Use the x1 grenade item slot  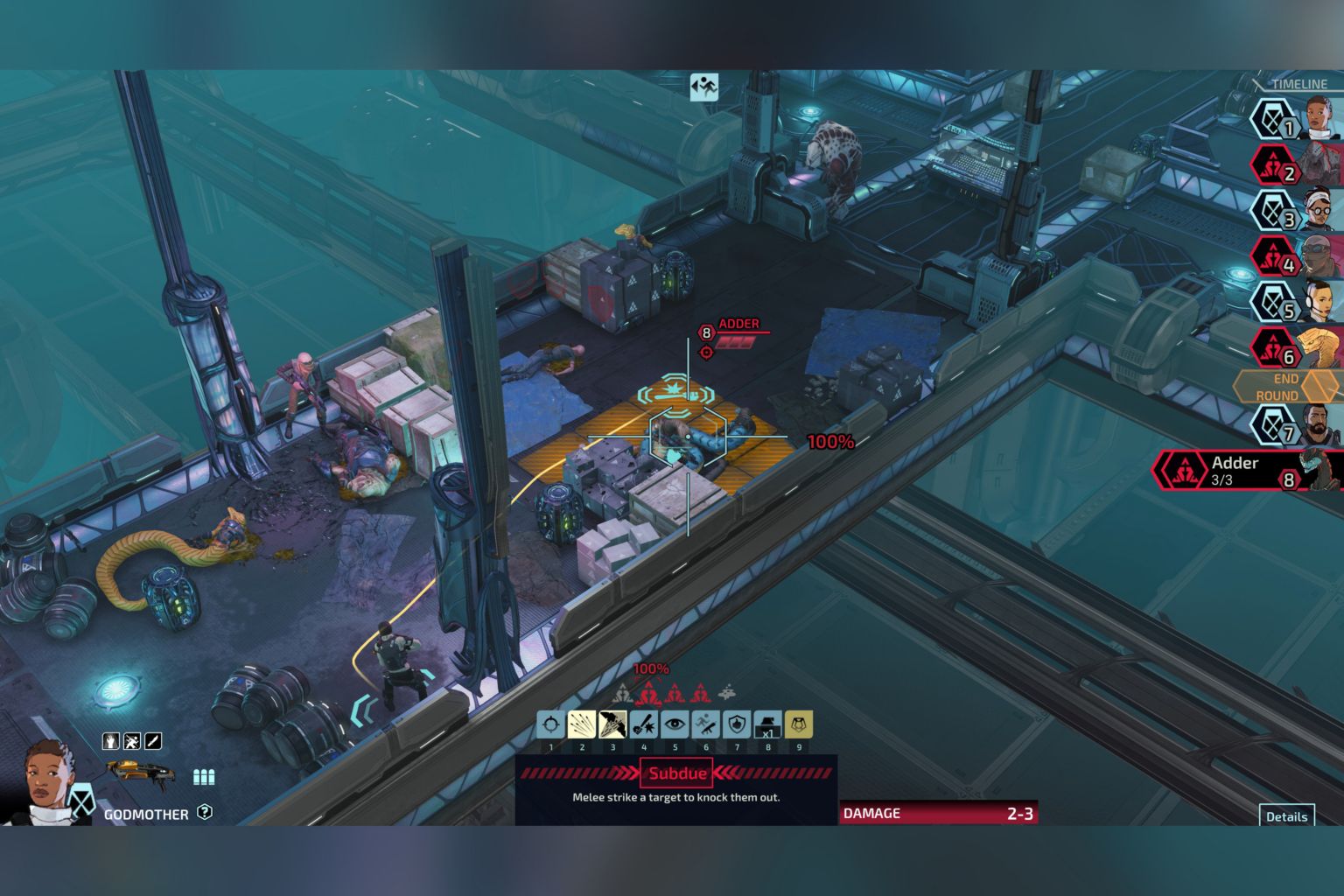[767, 724]
